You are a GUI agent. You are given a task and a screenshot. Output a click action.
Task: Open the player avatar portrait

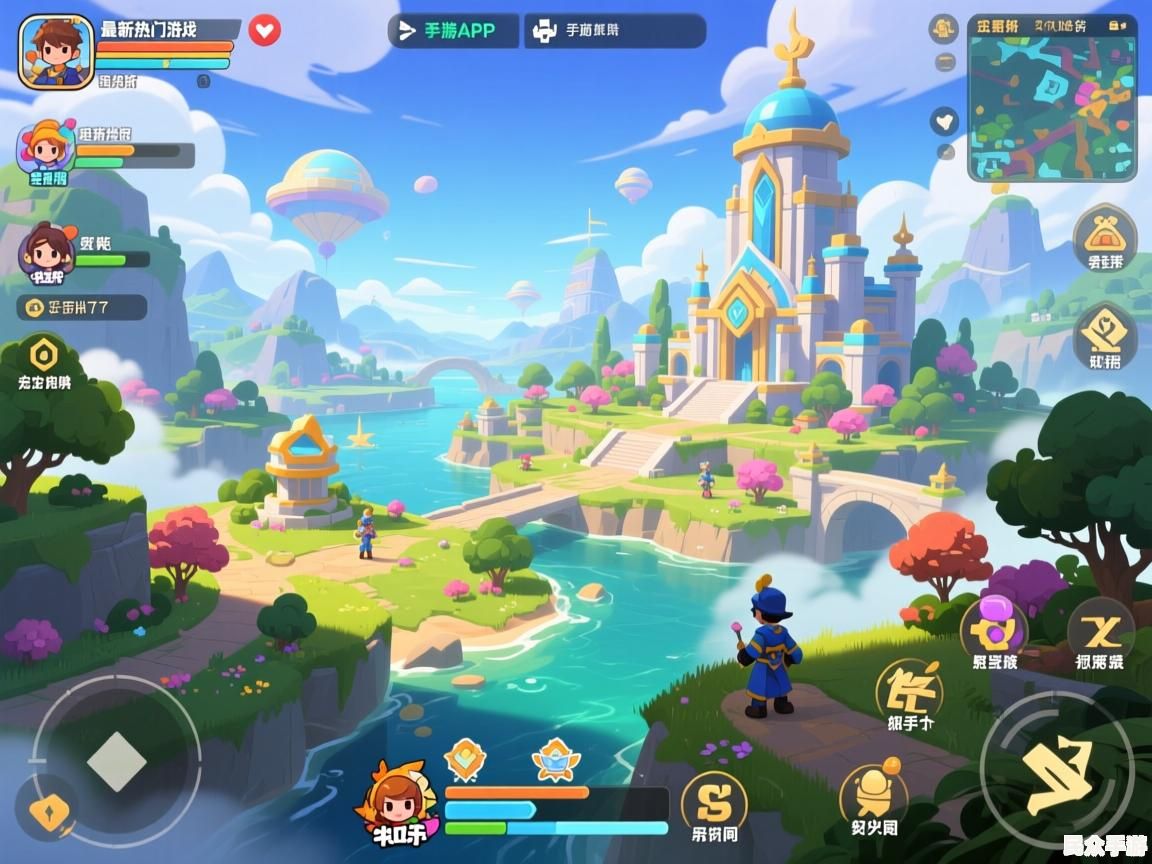coord(56,52)
